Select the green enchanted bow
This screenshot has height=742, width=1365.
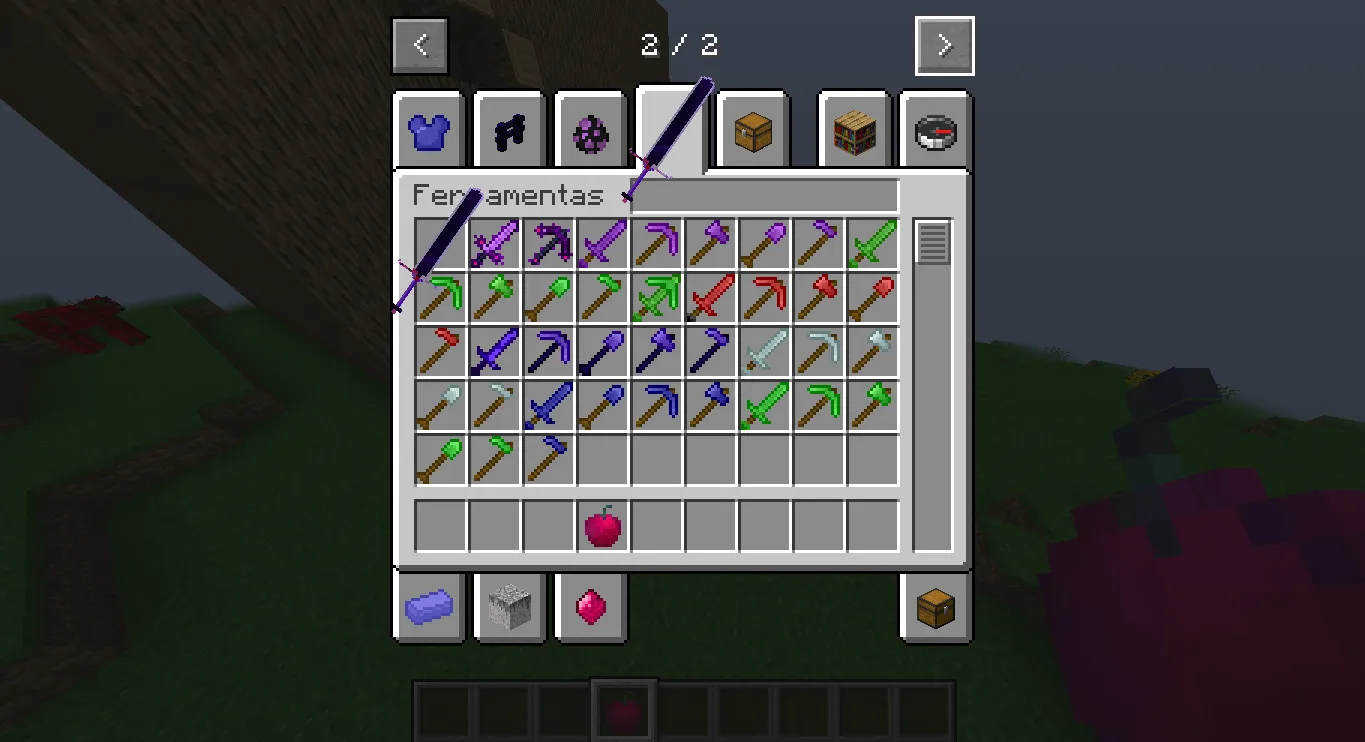[656, 297]
